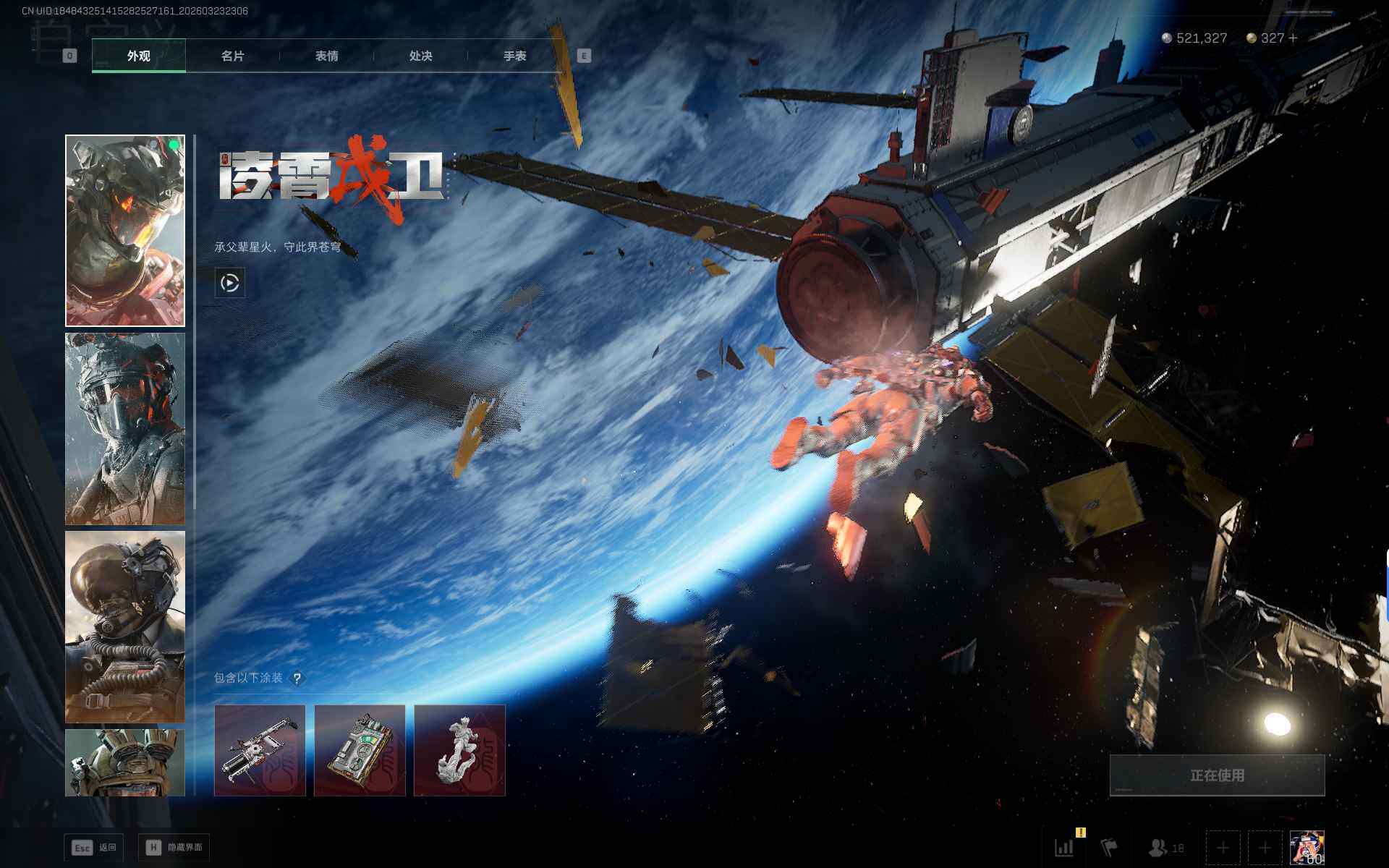
Task: View the included green device skin
Action: pos(360,750)
